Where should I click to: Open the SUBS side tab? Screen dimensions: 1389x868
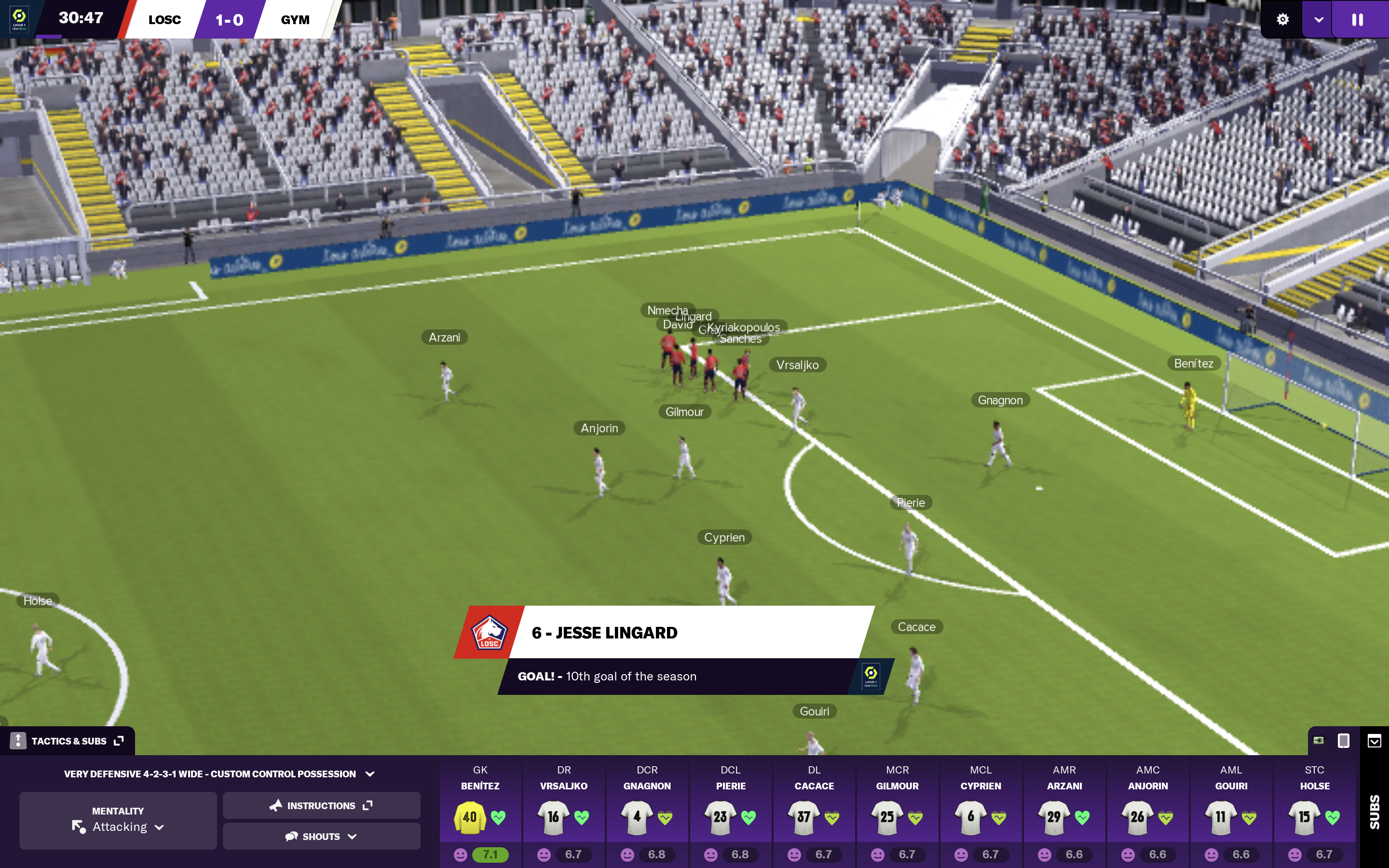(x=1374, y=811)
